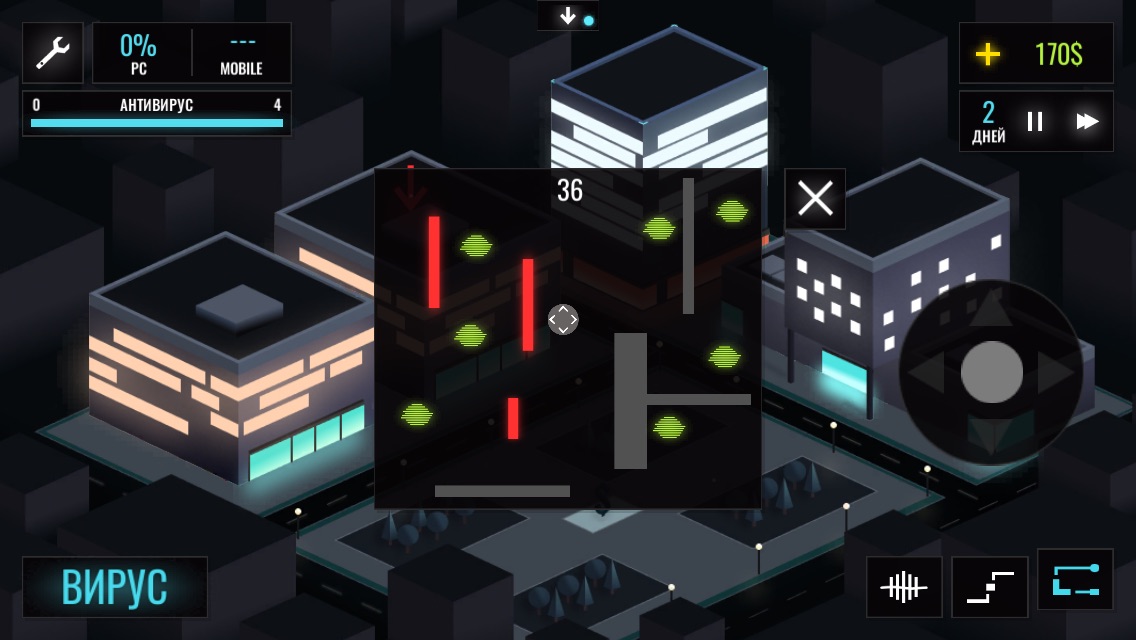
Task: Open the stair-step icon button
Action: tap(990, 587)
